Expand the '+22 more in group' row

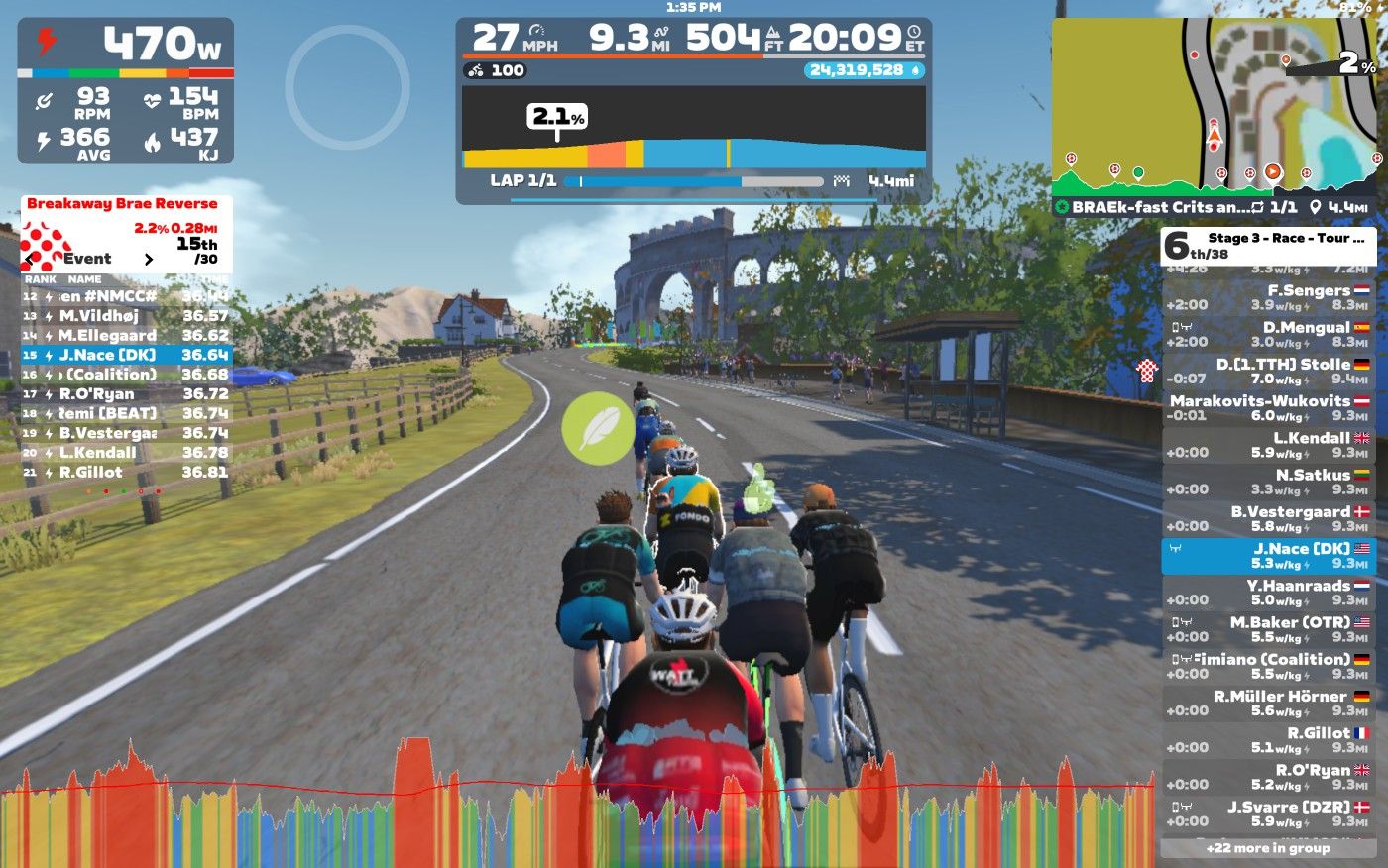(x=1268, y=848)
